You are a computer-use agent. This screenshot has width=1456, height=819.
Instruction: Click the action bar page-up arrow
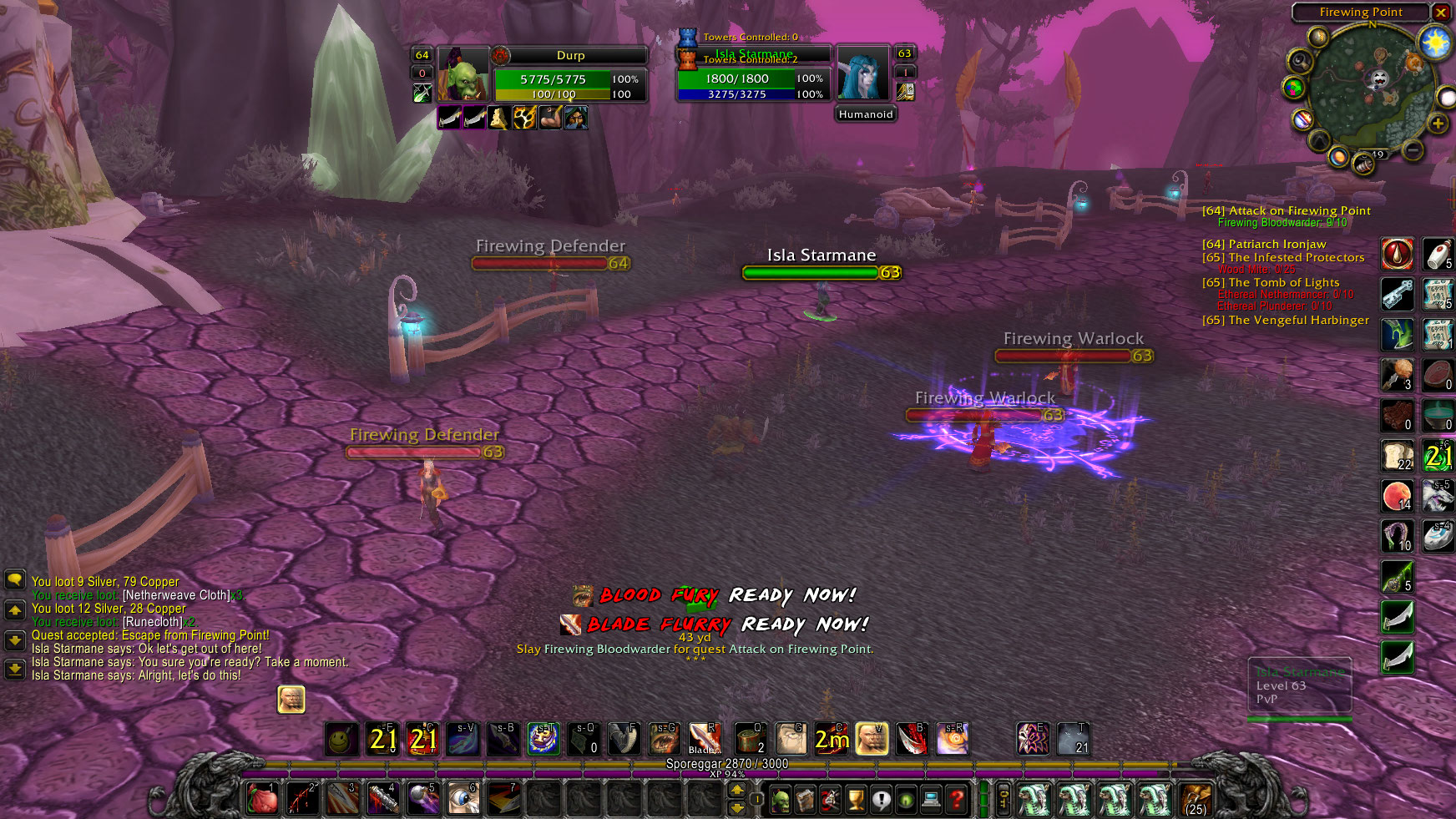pyautogui.click(x=737, y=791)
